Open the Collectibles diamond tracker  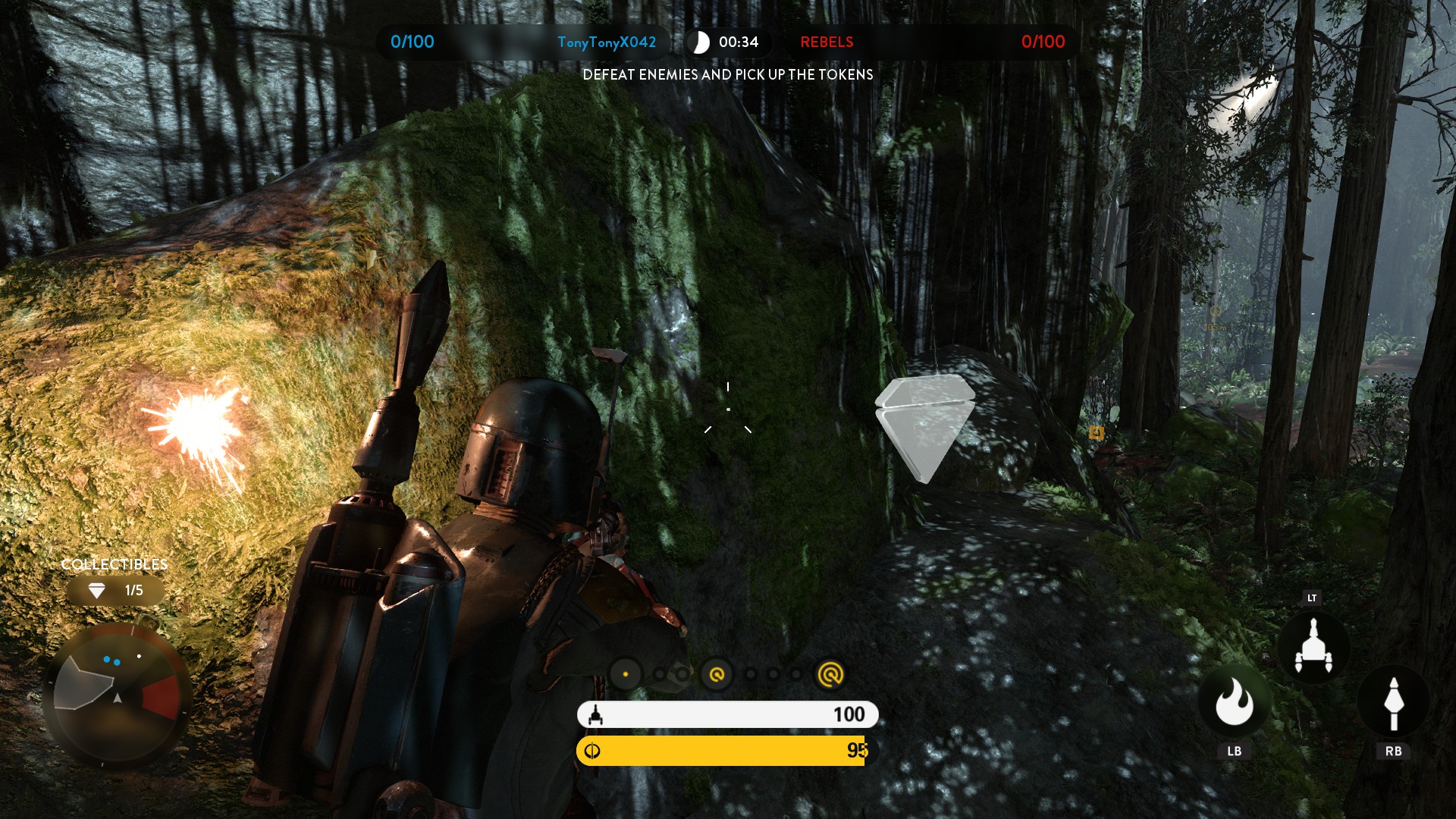pyautogui.click(x=115, y=590)
